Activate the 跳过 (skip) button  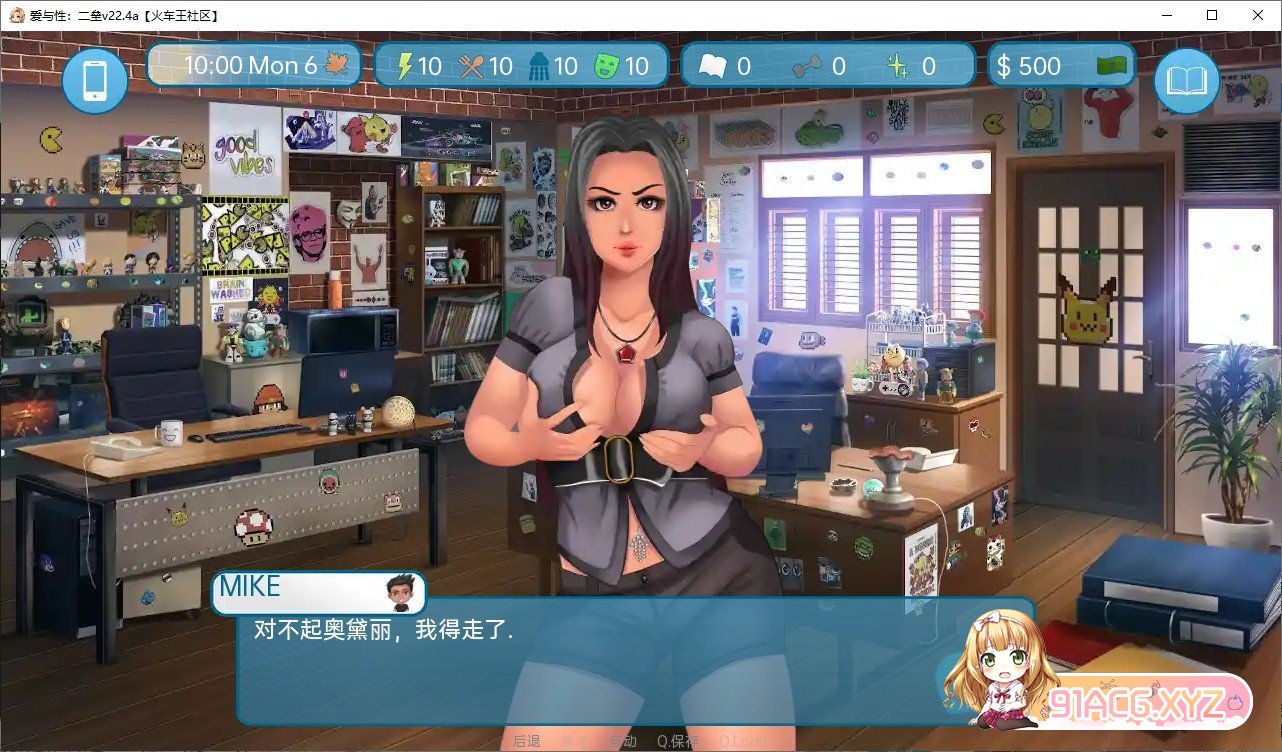(575, 741)
